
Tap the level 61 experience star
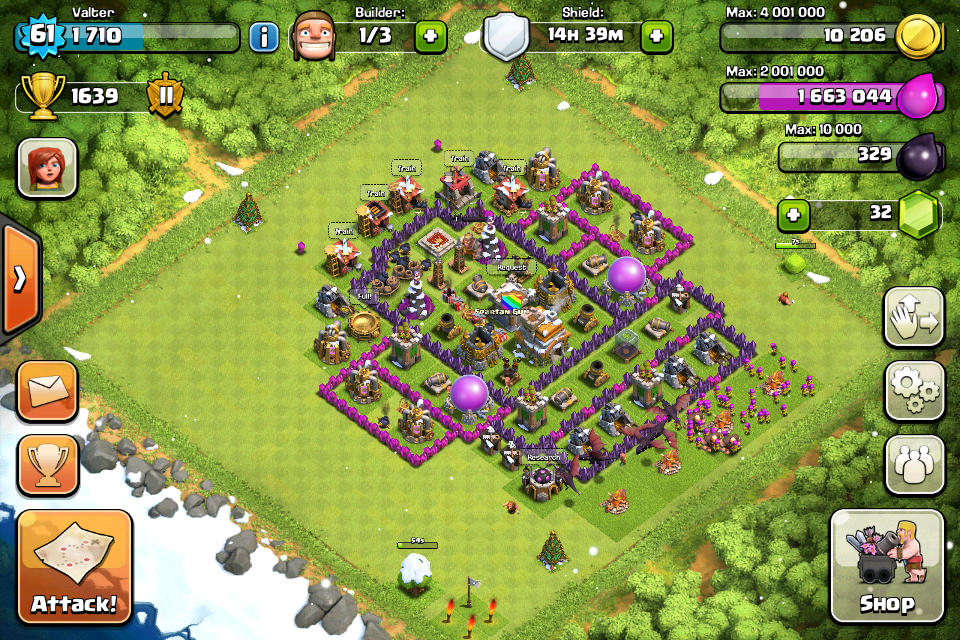point(41,37)
